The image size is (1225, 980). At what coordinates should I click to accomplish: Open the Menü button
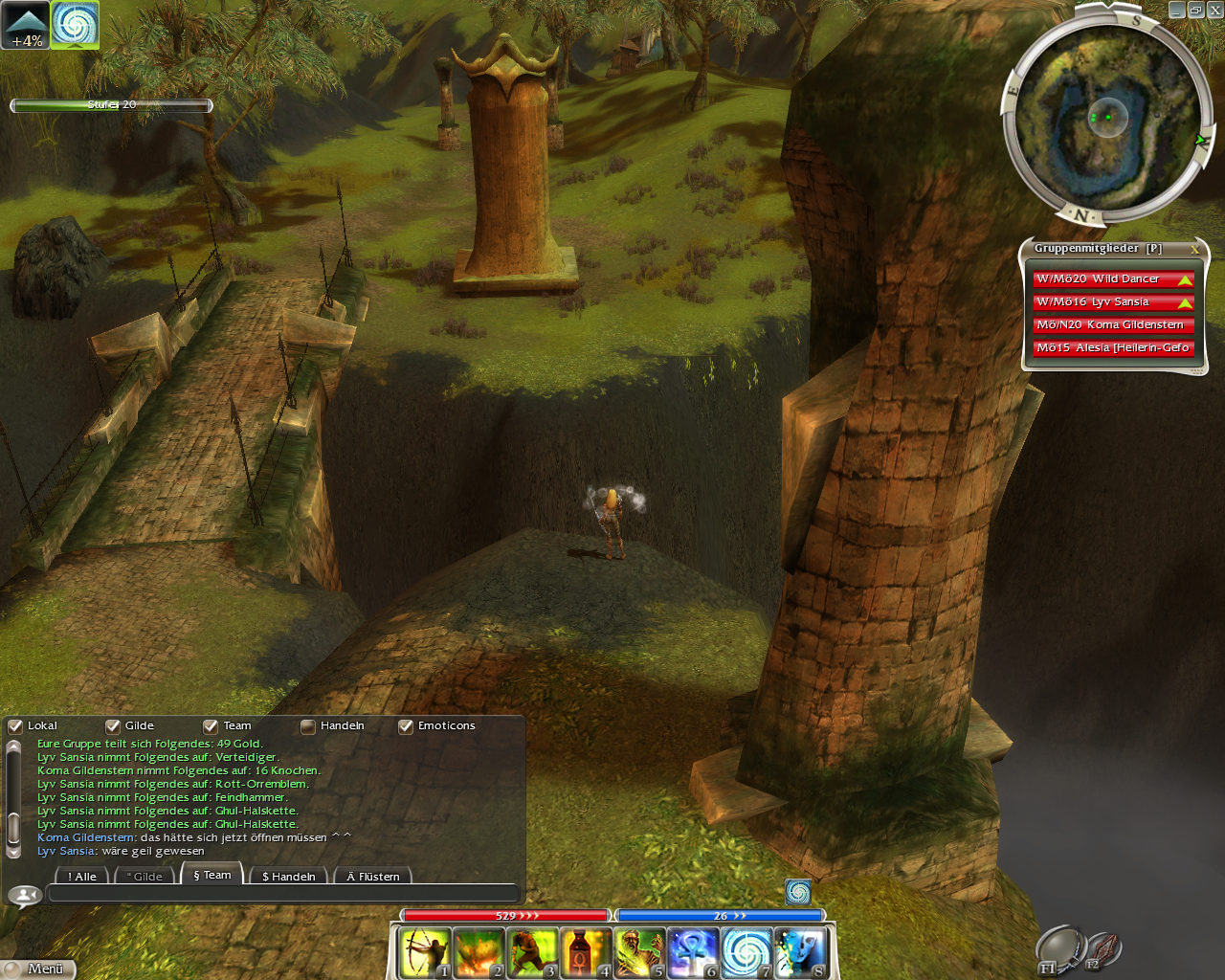point(38,969)
